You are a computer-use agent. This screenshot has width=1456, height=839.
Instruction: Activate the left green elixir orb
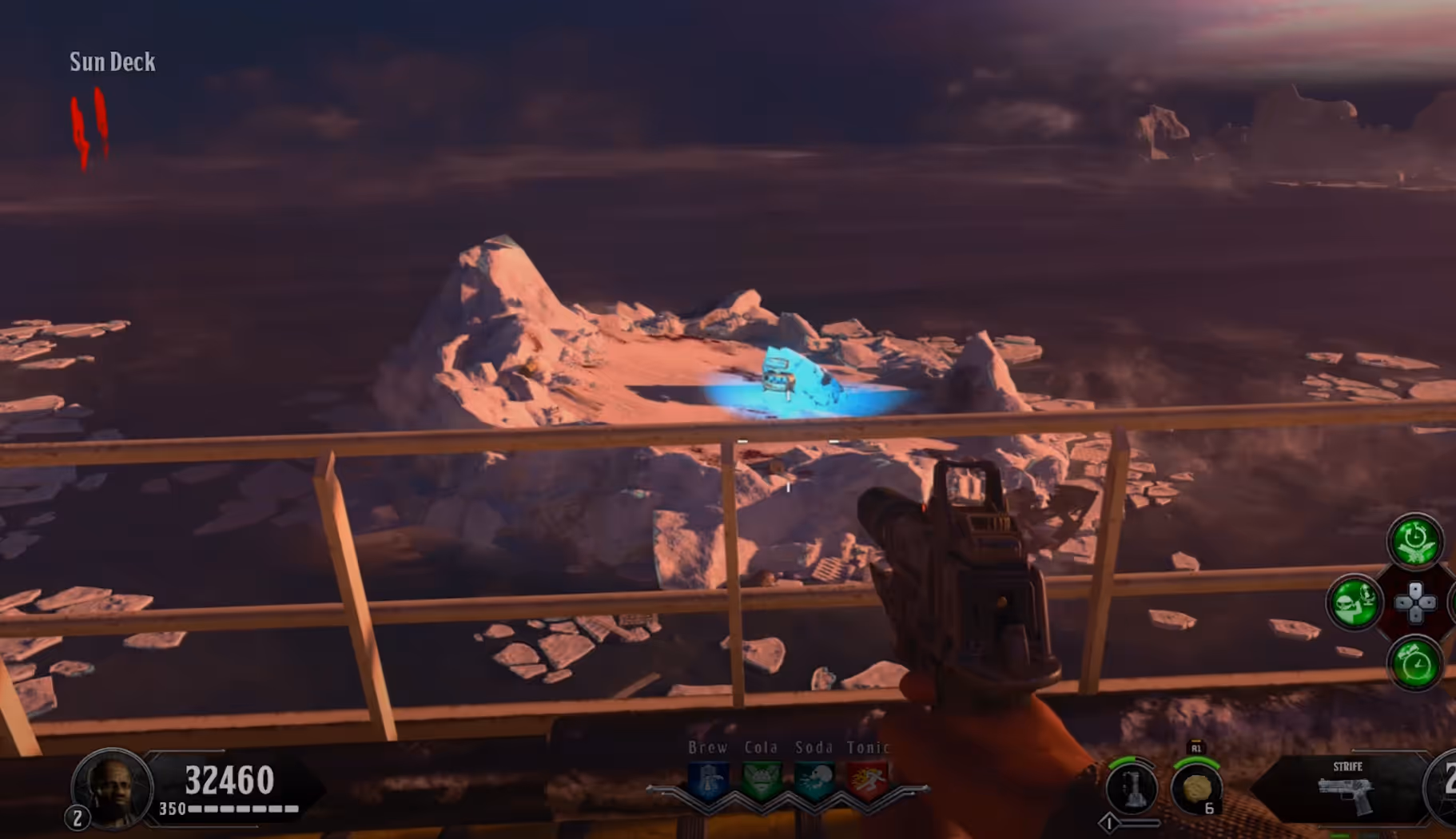click(x=1354, y=602)
